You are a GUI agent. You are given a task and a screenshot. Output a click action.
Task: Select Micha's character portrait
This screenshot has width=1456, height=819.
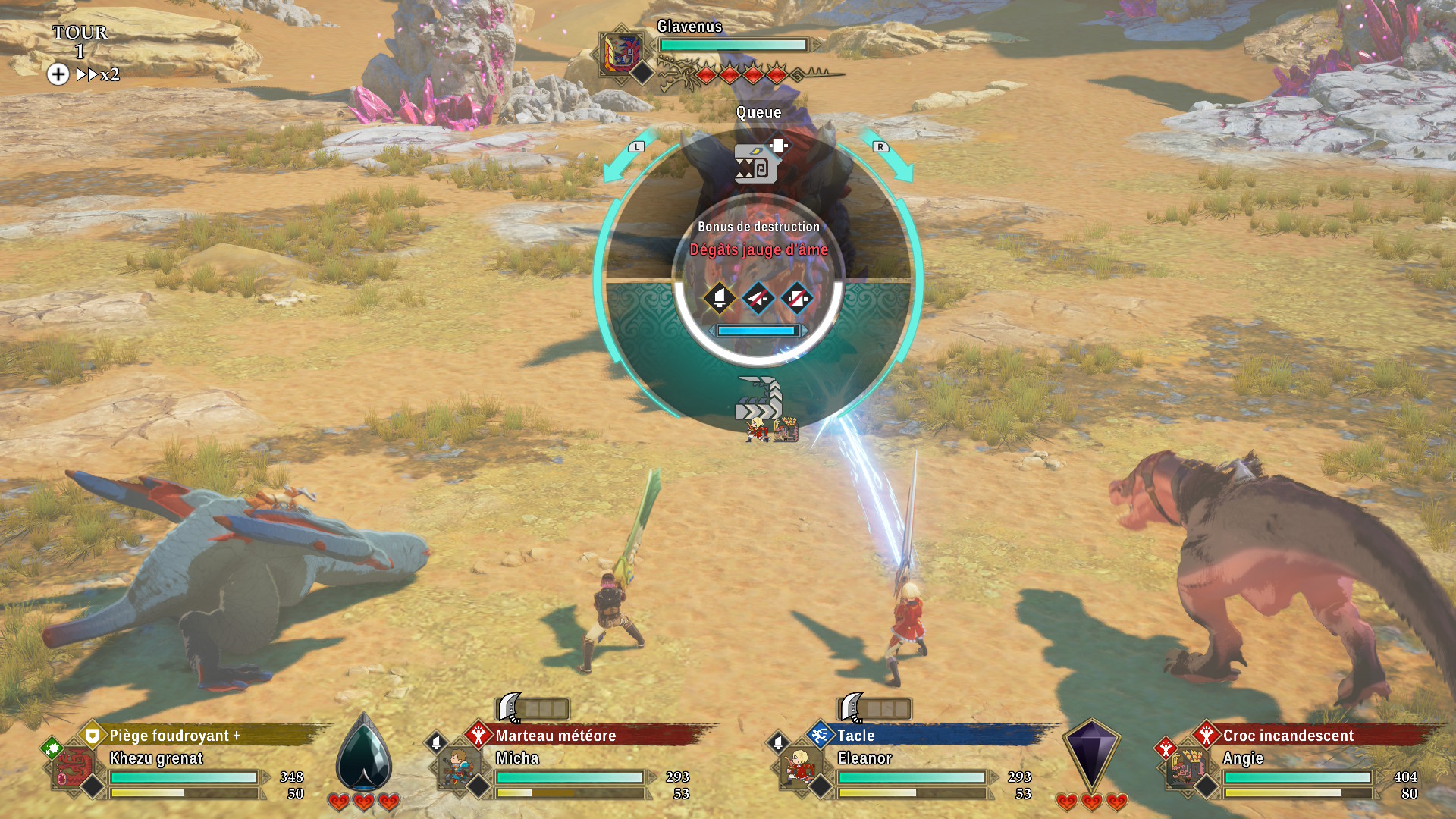457,768
